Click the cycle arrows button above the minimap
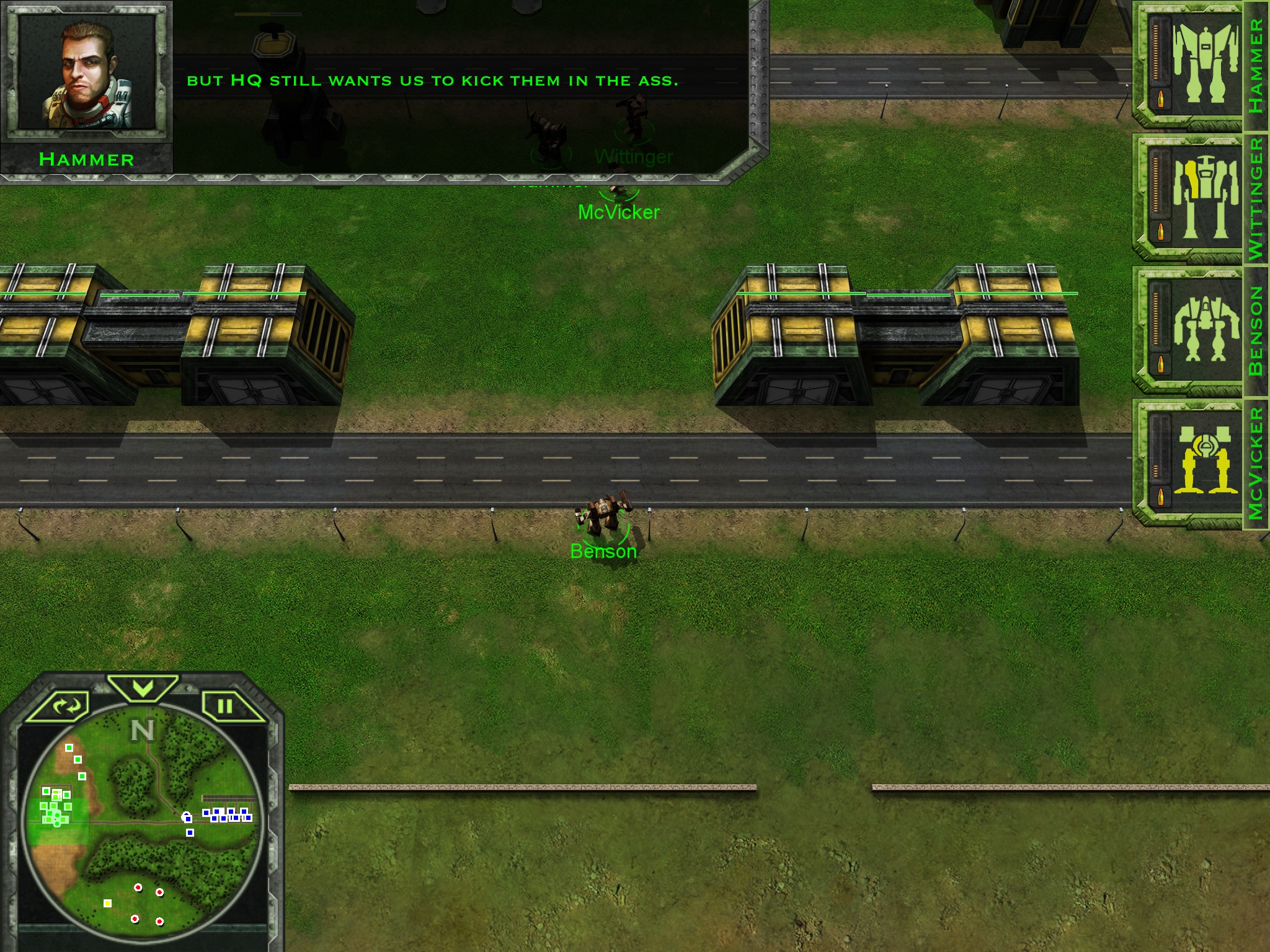The width and height of the screenshot is (1270, 952). click(x=66, y=705)
